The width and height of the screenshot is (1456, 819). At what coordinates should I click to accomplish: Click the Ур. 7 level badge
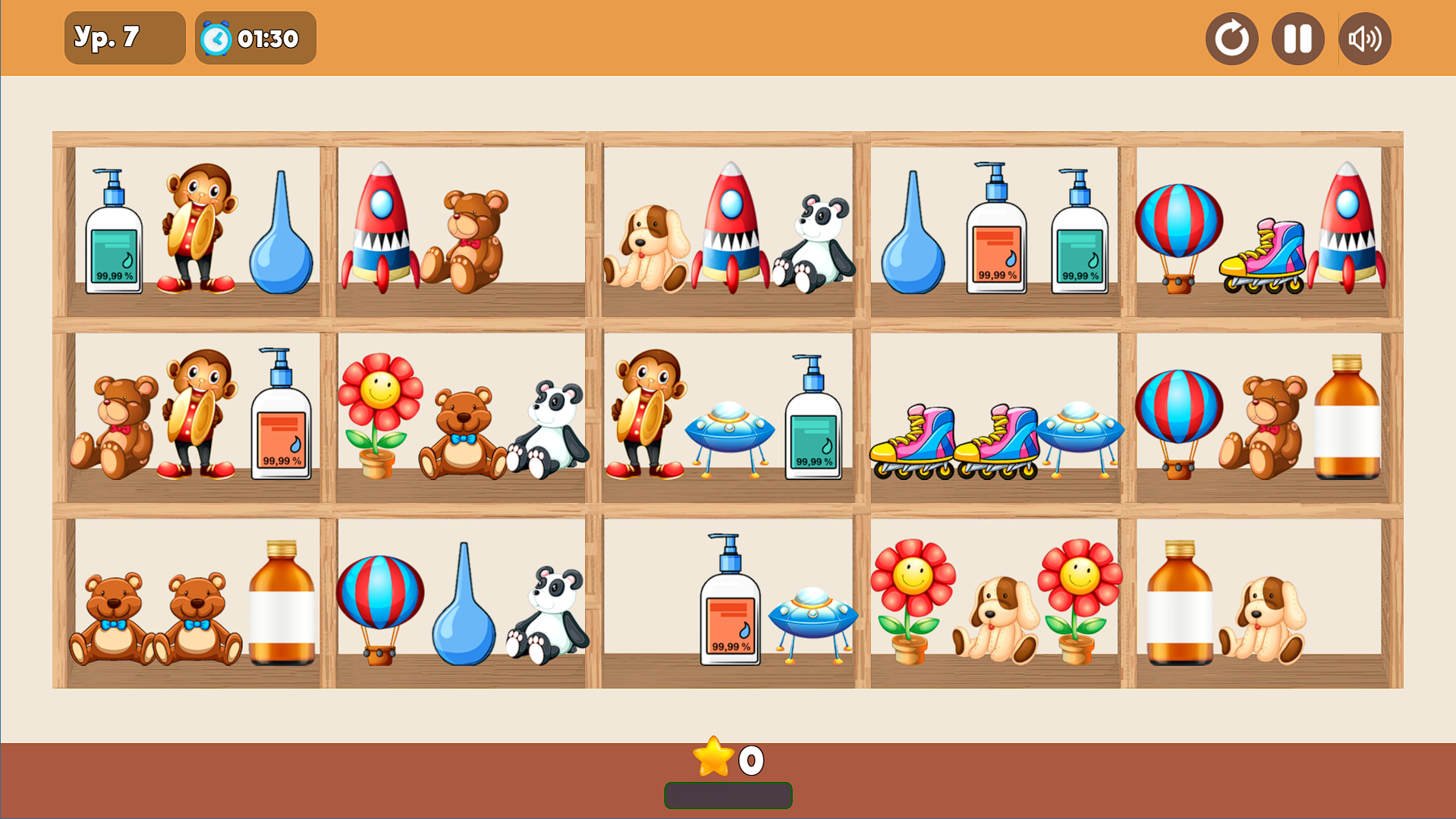coord(124,37)
